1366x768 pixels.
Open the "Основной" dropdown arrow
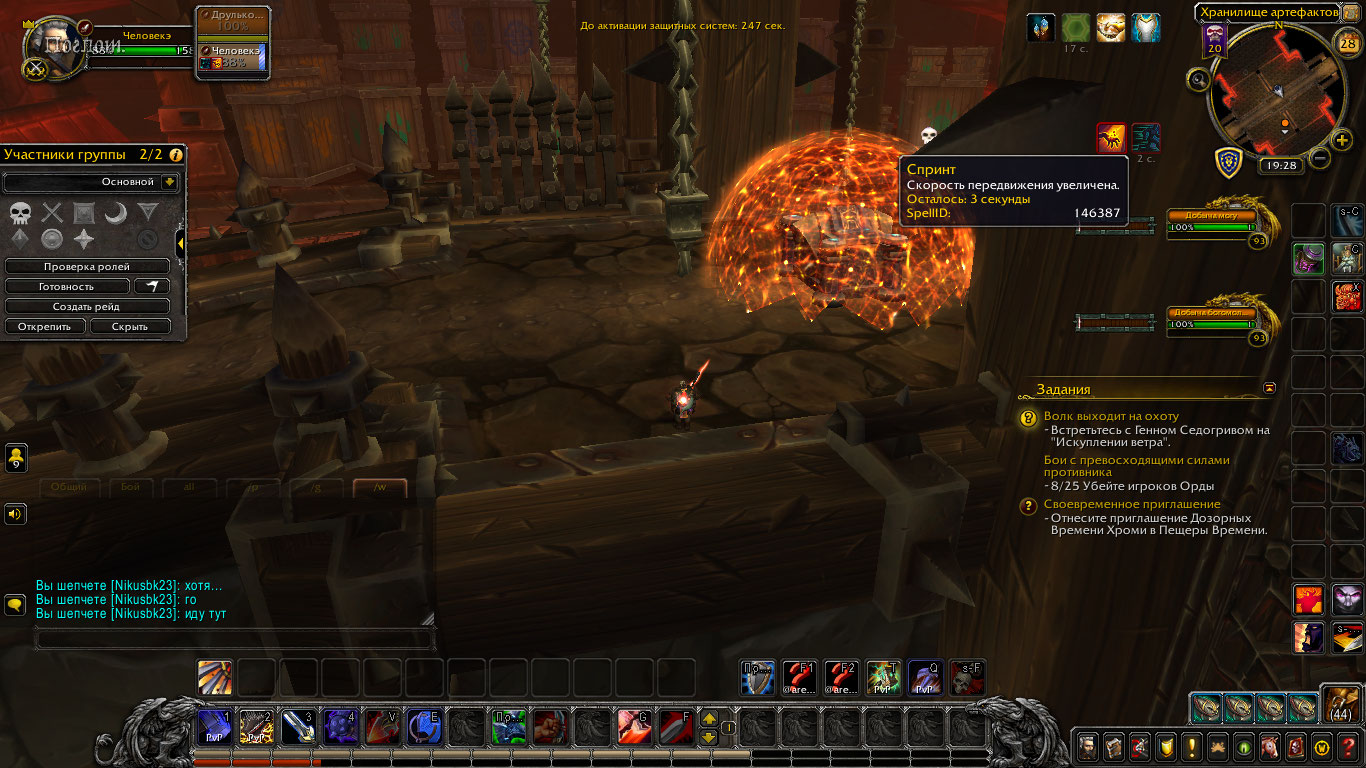(169, 182)
